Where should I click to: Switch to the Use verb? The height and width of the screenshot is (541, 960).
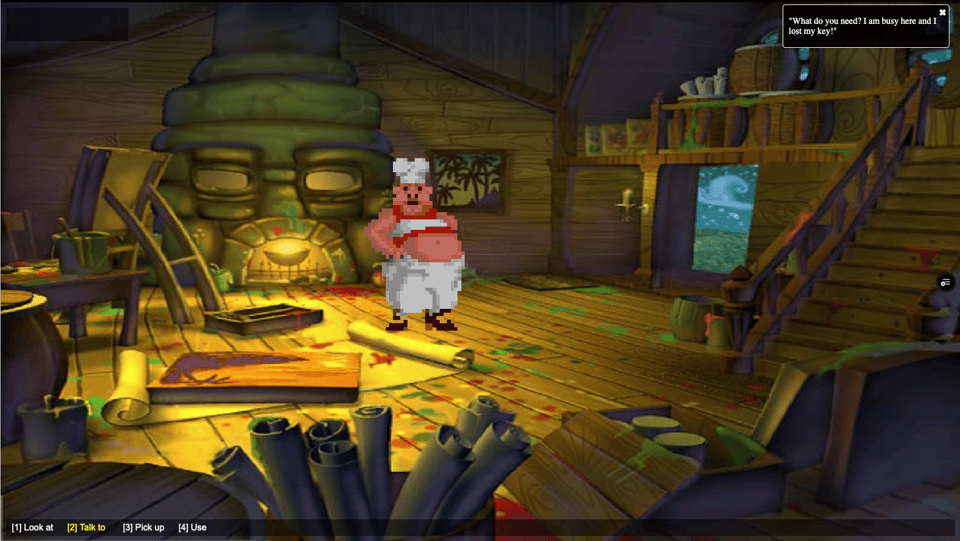click(192, 527)
